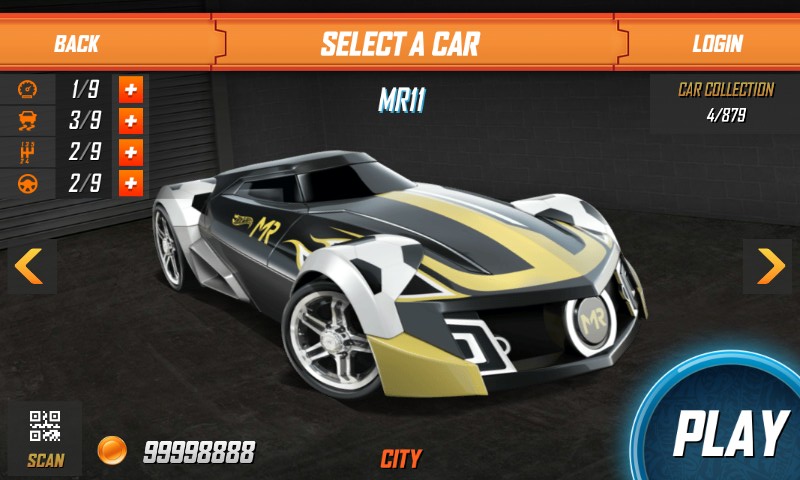Open the LOGIN screen
The image size is (800, 480).
pyautogui.click(x=717, y=43)
